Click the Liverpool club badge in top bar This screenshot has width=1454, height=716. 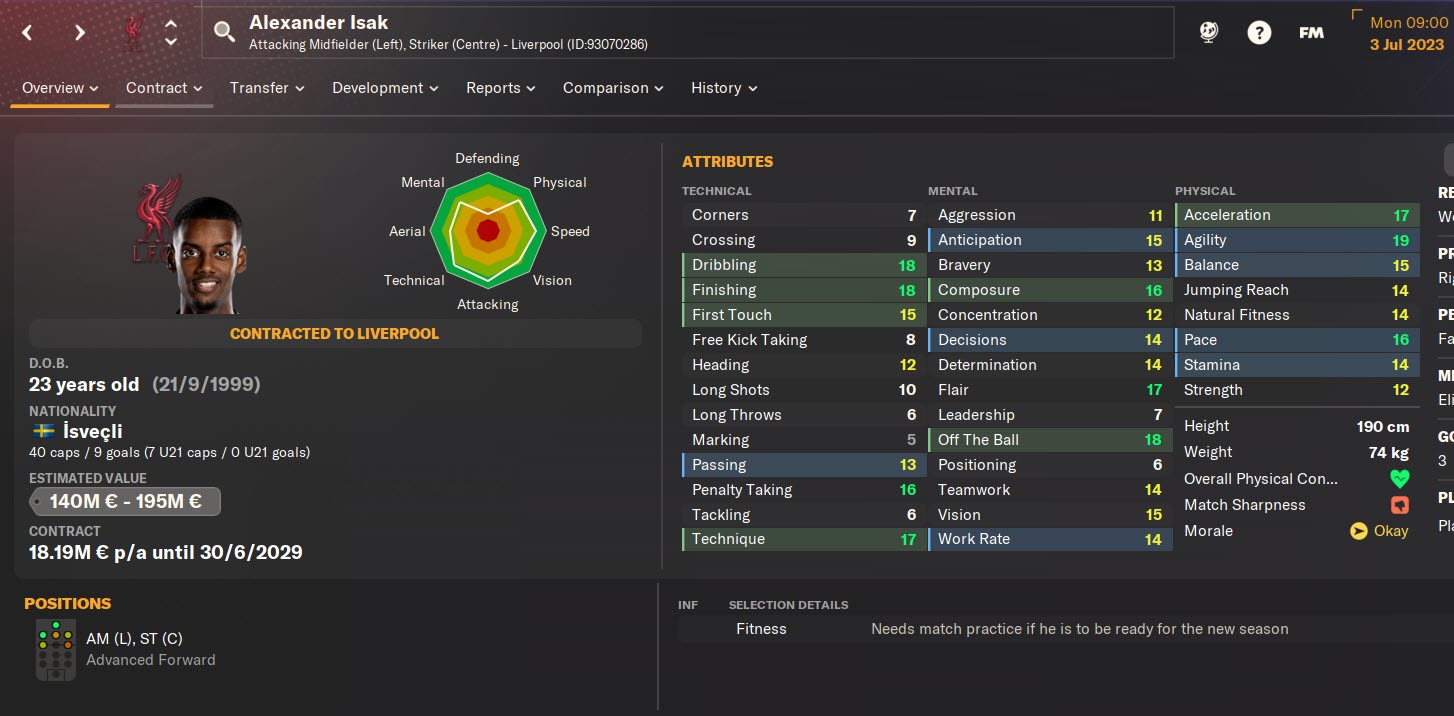click(131, 32)
